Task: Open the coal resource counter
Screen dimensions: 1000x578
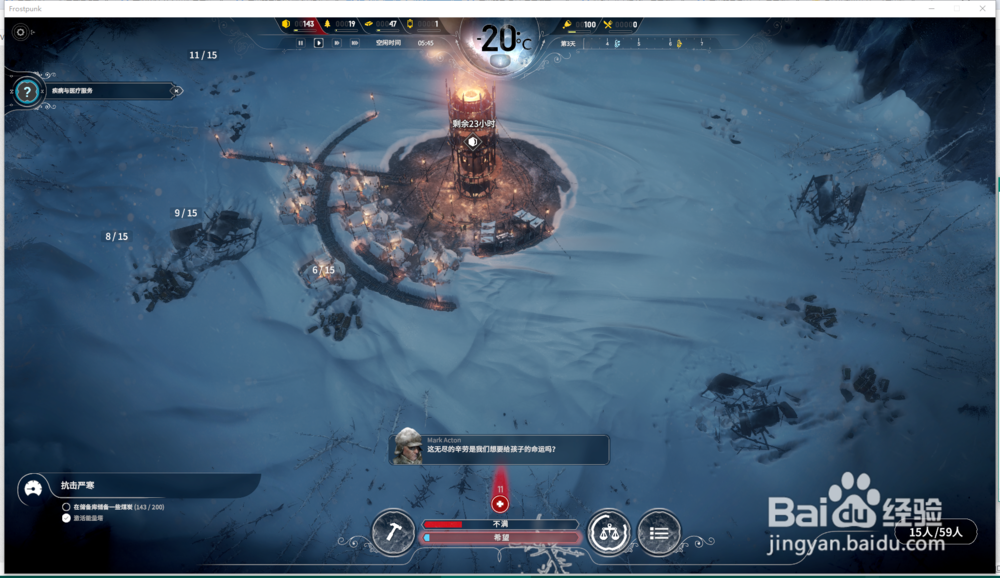Action: point(299,24)
